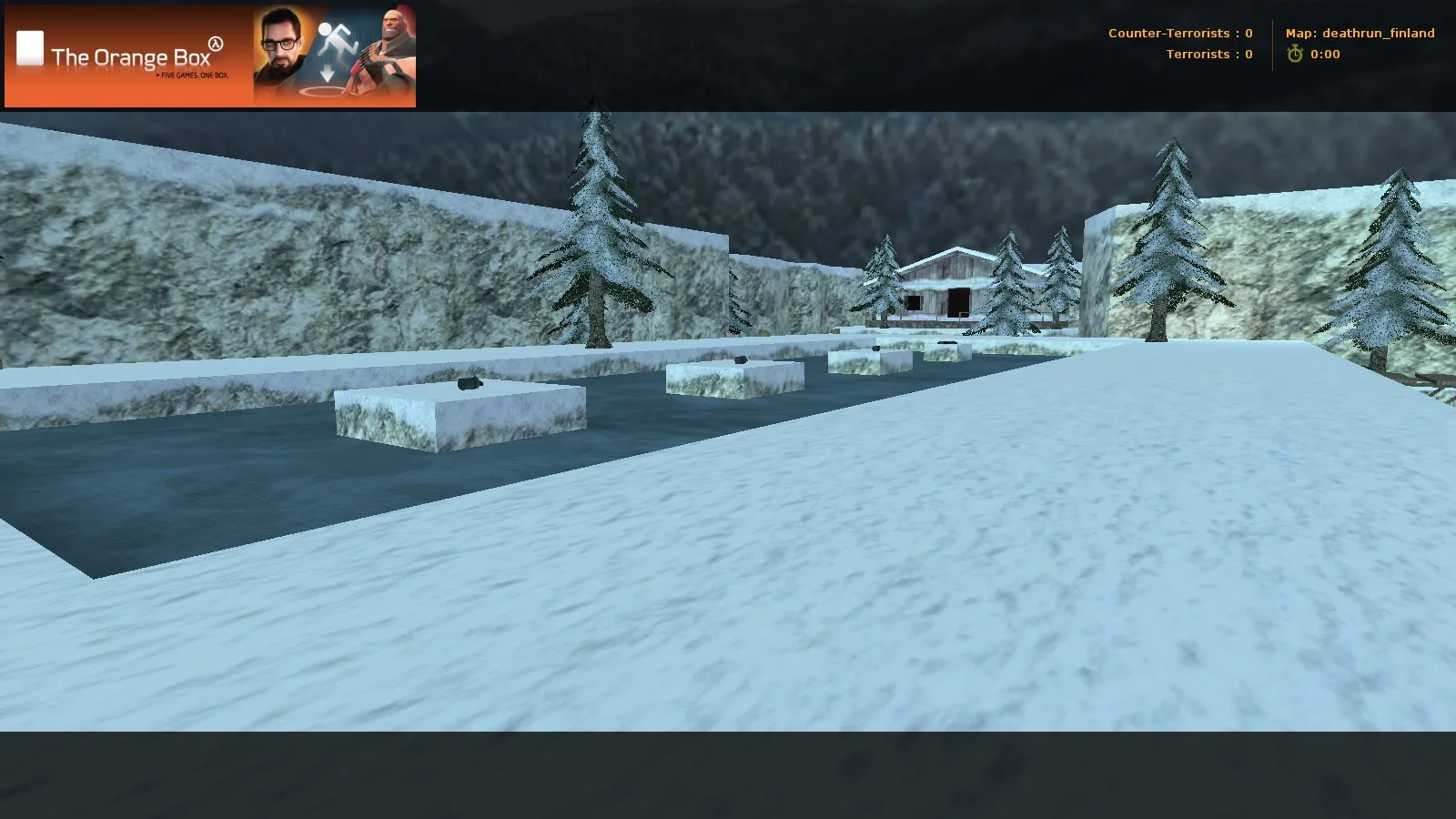This screenshot has width=1456, height=819.
Task: Click the Half-Life lambda symbol on the banner
Action: coord(216,43)
